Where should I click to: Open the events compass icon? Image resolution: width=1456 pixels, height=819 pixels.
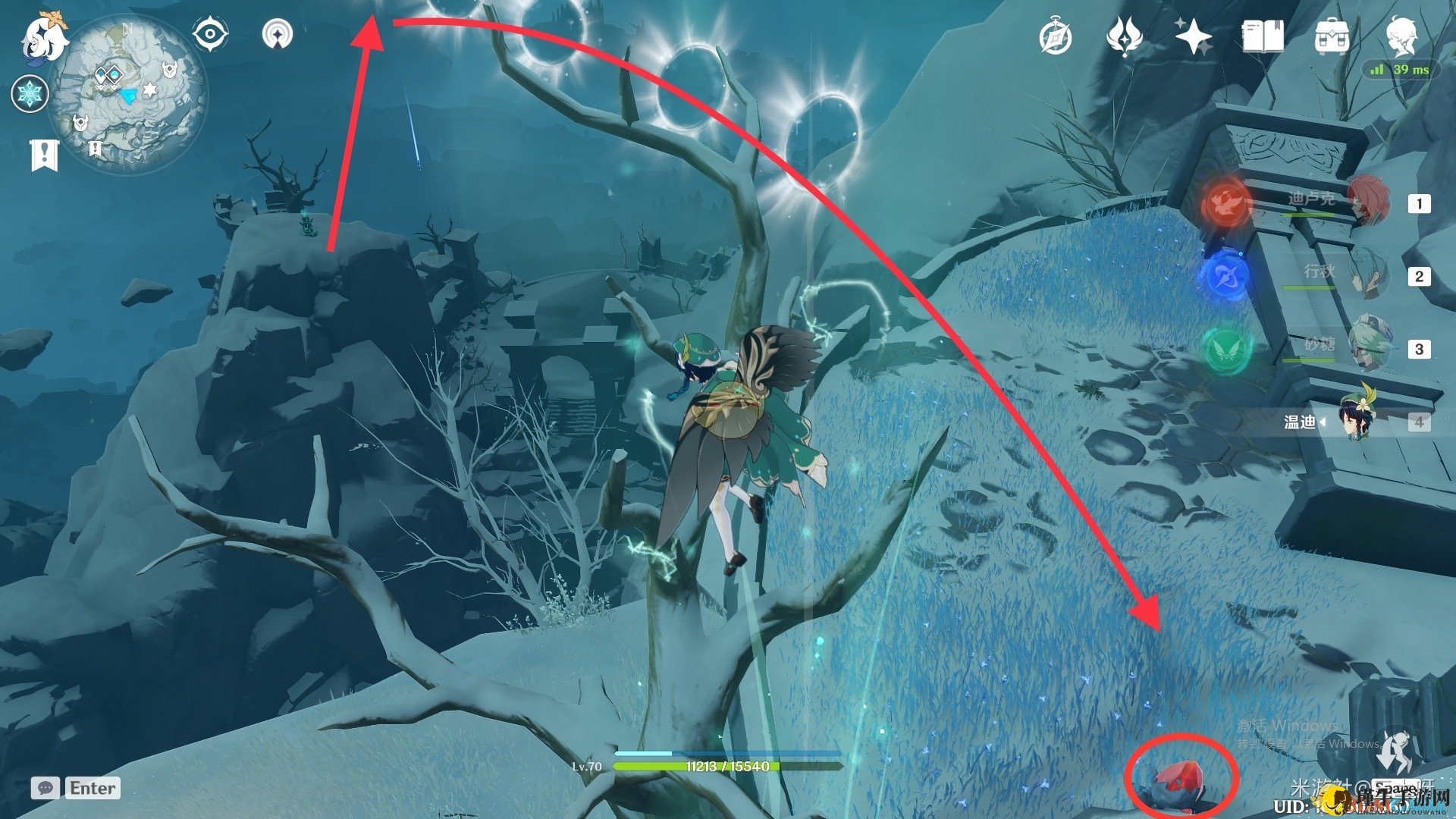pos(1055,36)
